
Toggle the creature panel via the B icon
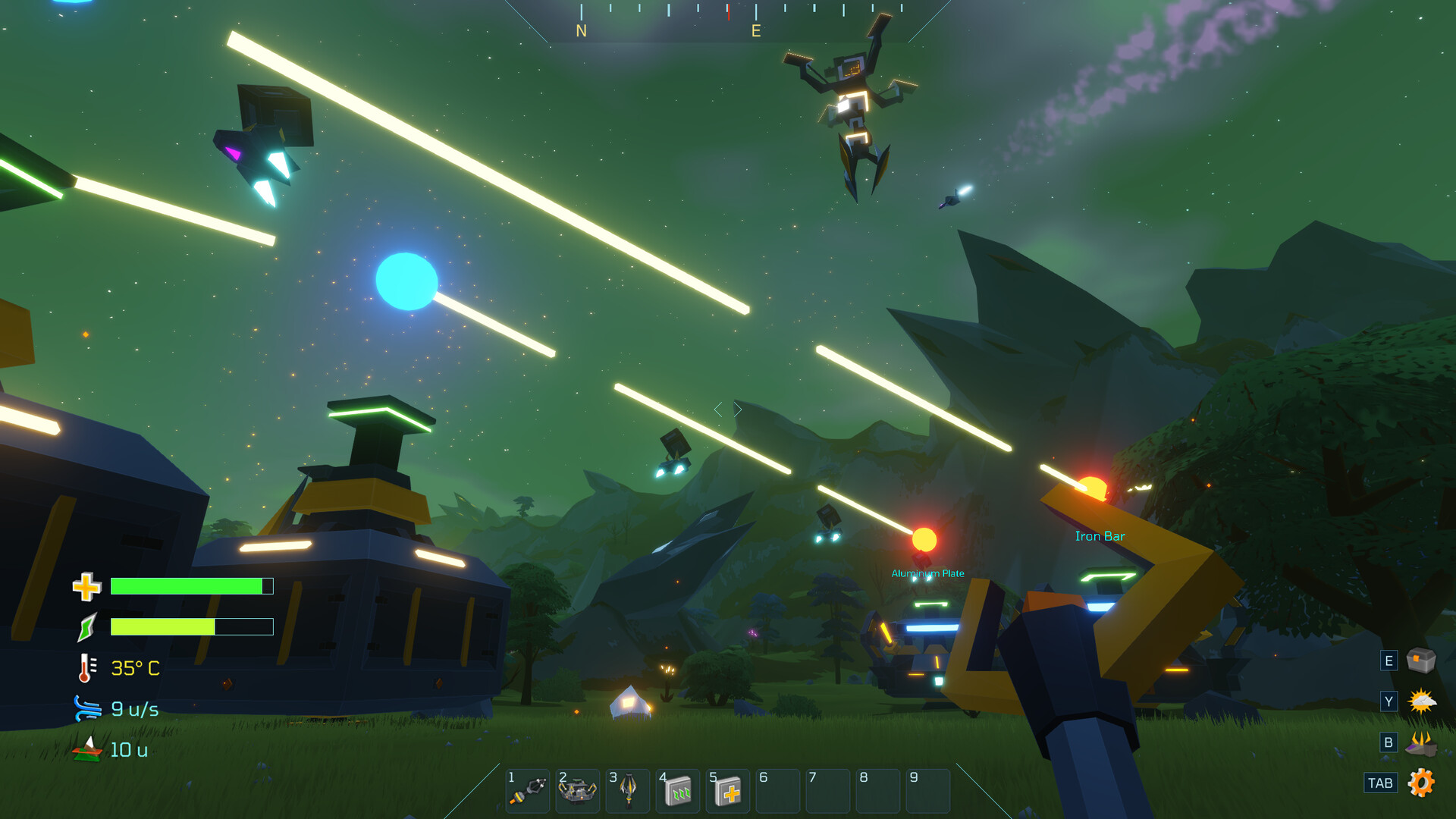pos(1421,742)
